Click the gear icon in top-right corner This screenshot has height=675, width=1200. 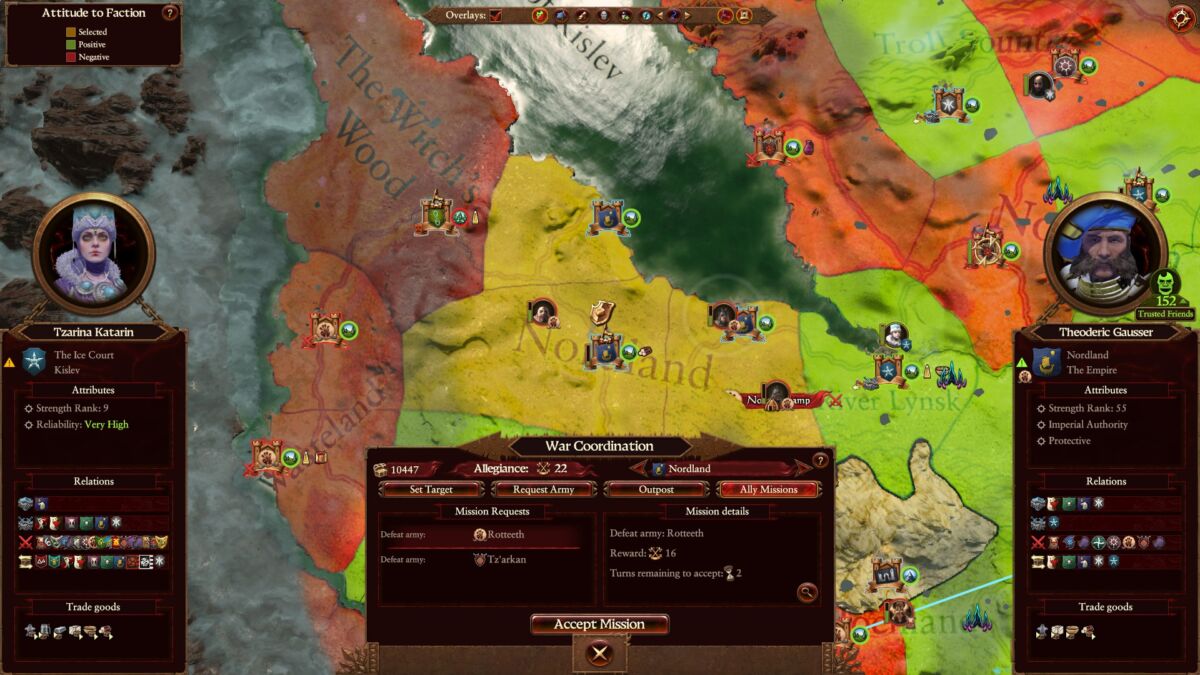[x=1181, y=18]
